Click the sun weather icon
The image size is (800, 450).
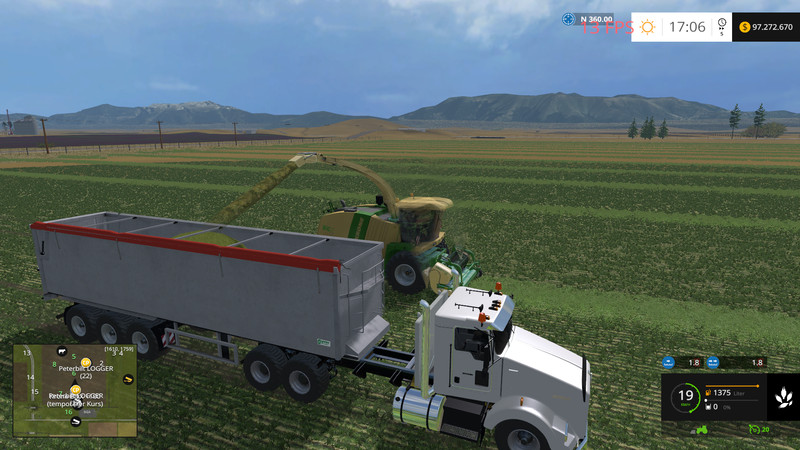[x=648, y=27]
